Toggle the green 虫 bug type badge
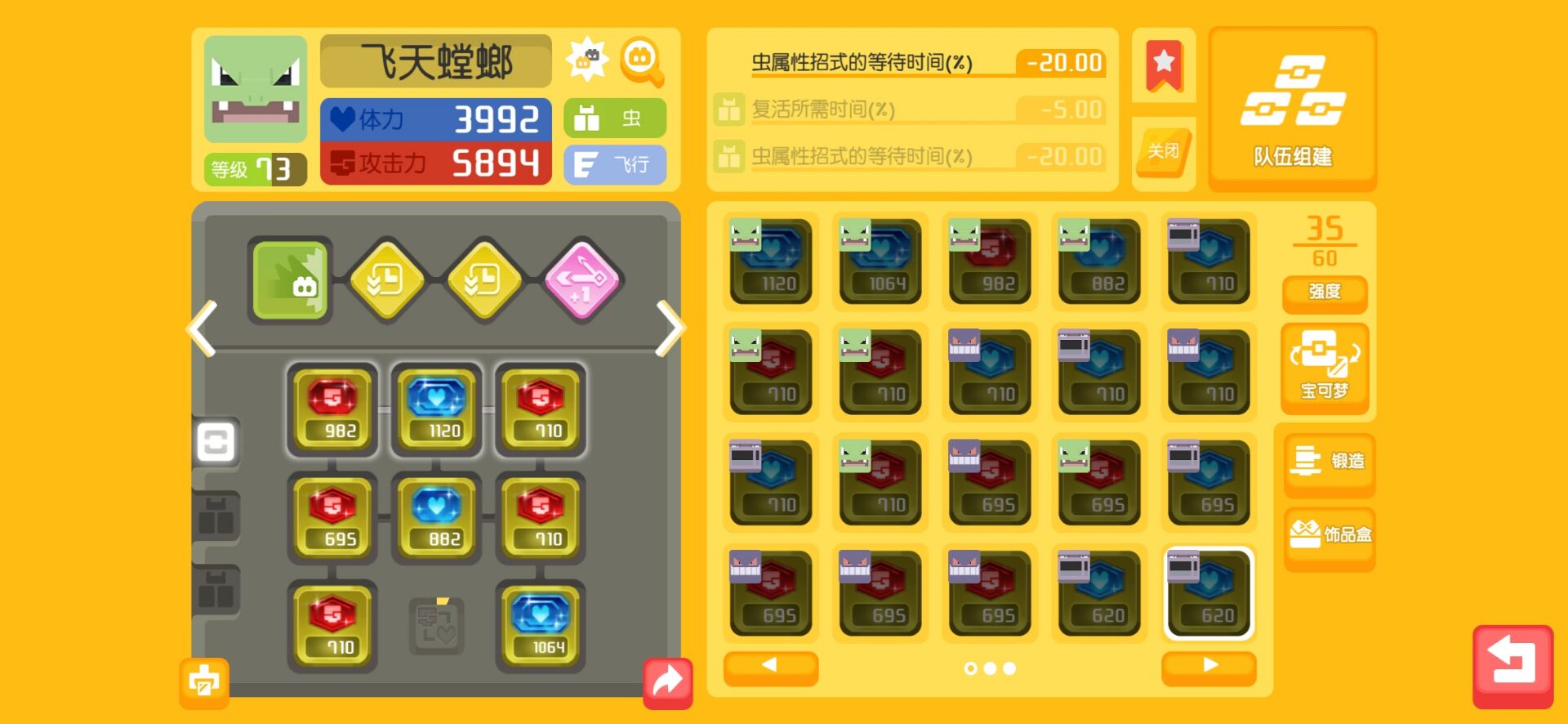Viewport: 1568px width, 724px height. (x=615, y=118)
